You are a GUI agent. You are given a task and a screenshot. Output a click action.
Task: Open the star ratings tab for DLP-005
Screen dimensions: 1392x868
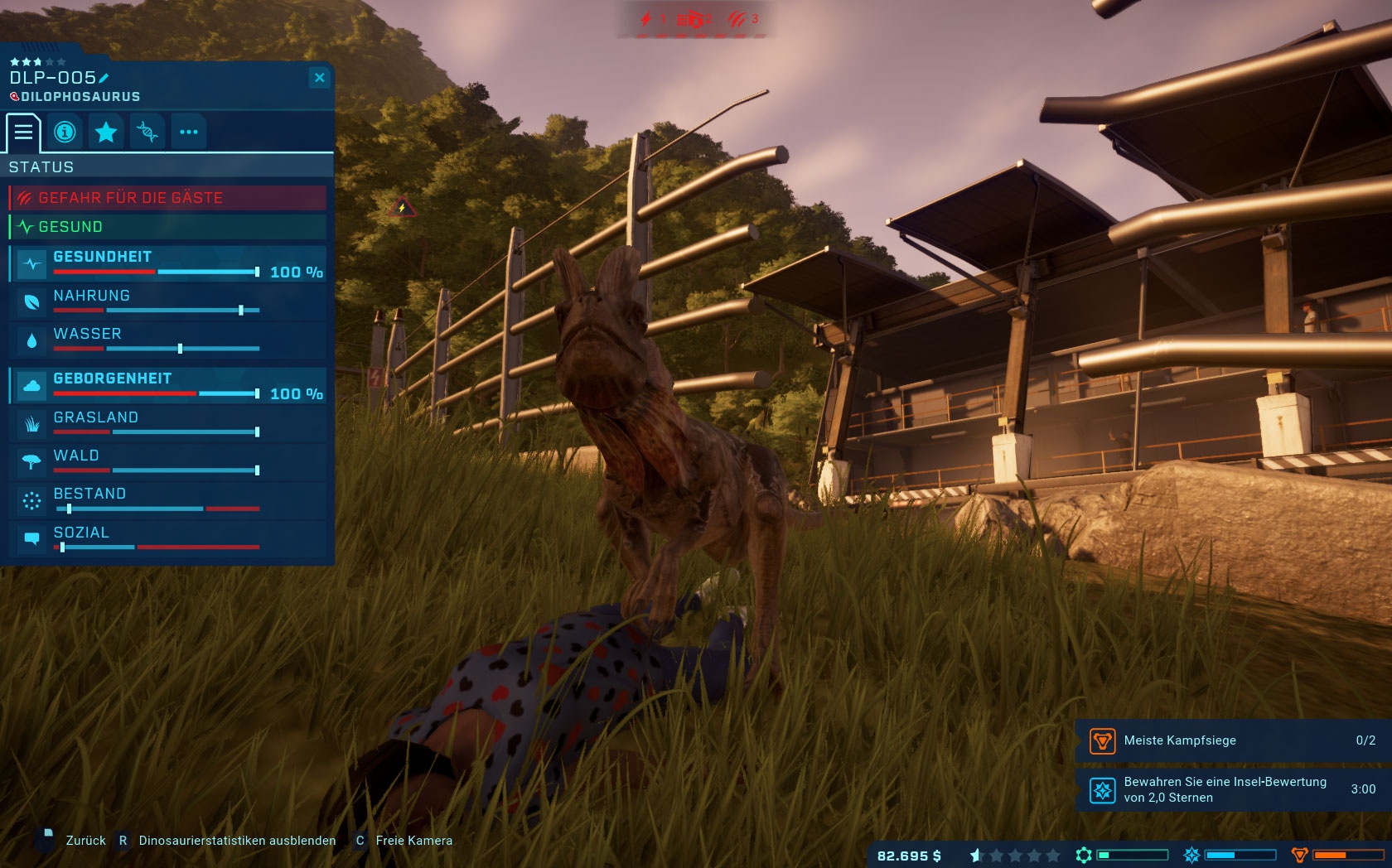(x=106, y=132)
